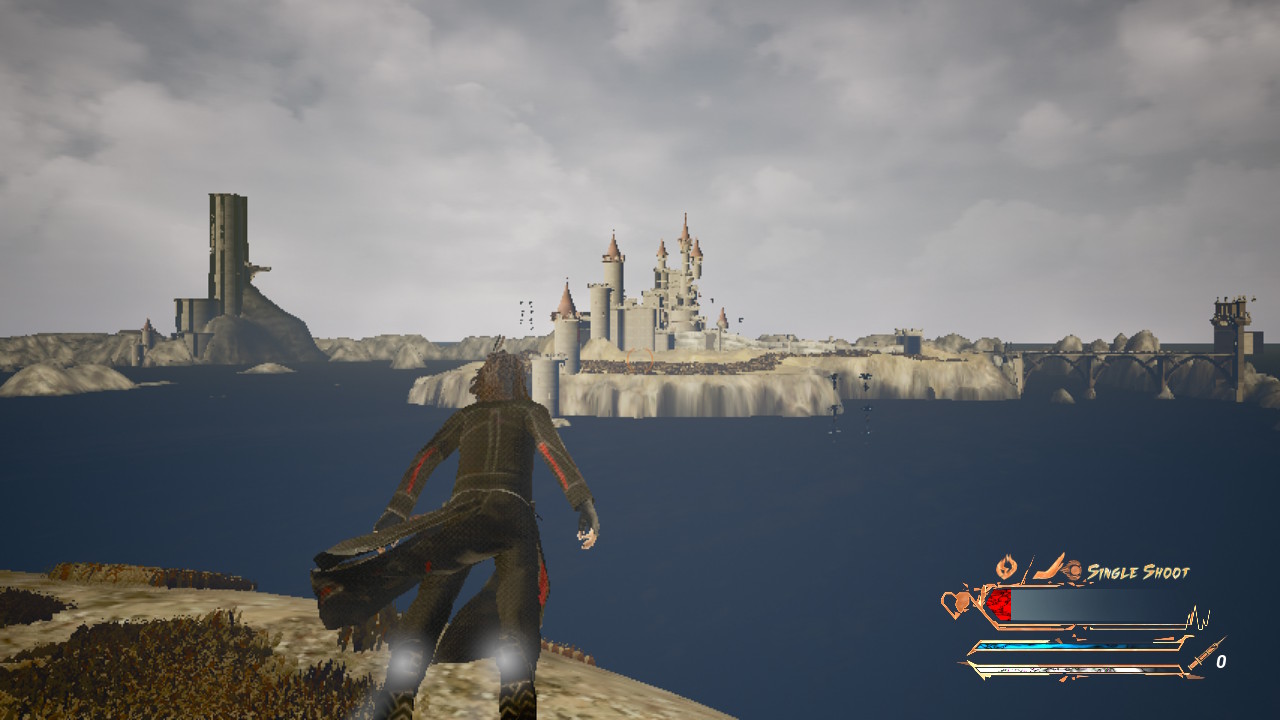The width and height of the screenshot is (1280, 720).
Task: Select the flame ability icon
Action: (x=1007, y=565)
